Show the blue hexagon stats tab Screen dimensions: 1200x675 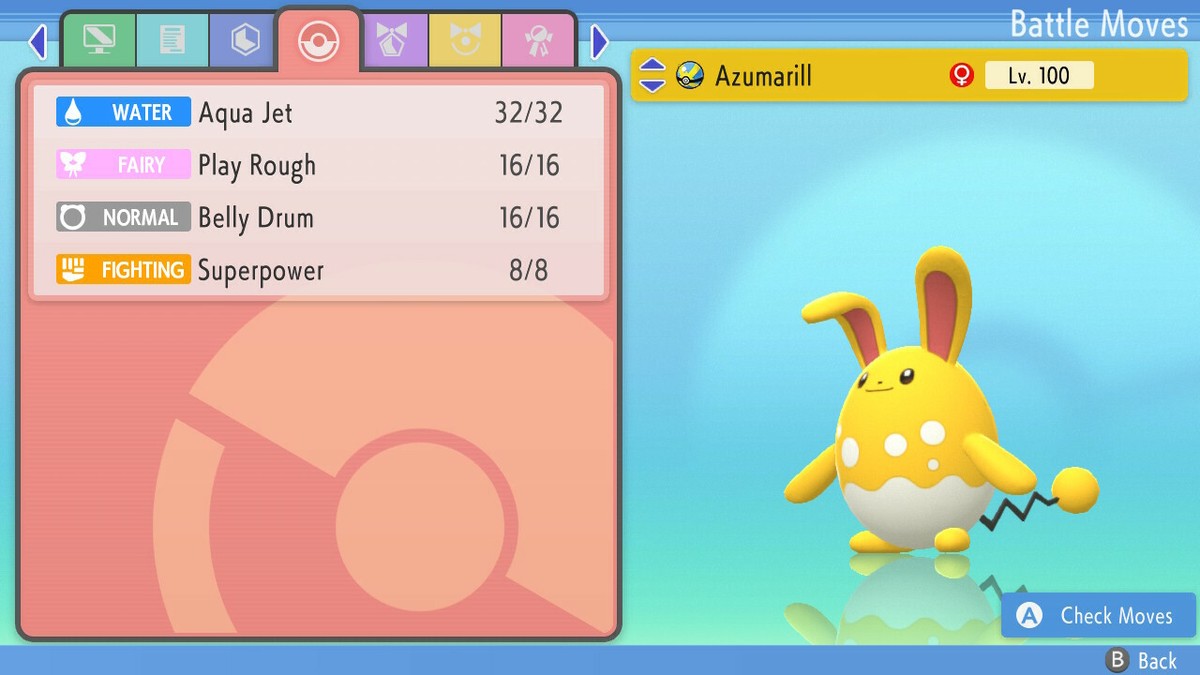point(245,40)
